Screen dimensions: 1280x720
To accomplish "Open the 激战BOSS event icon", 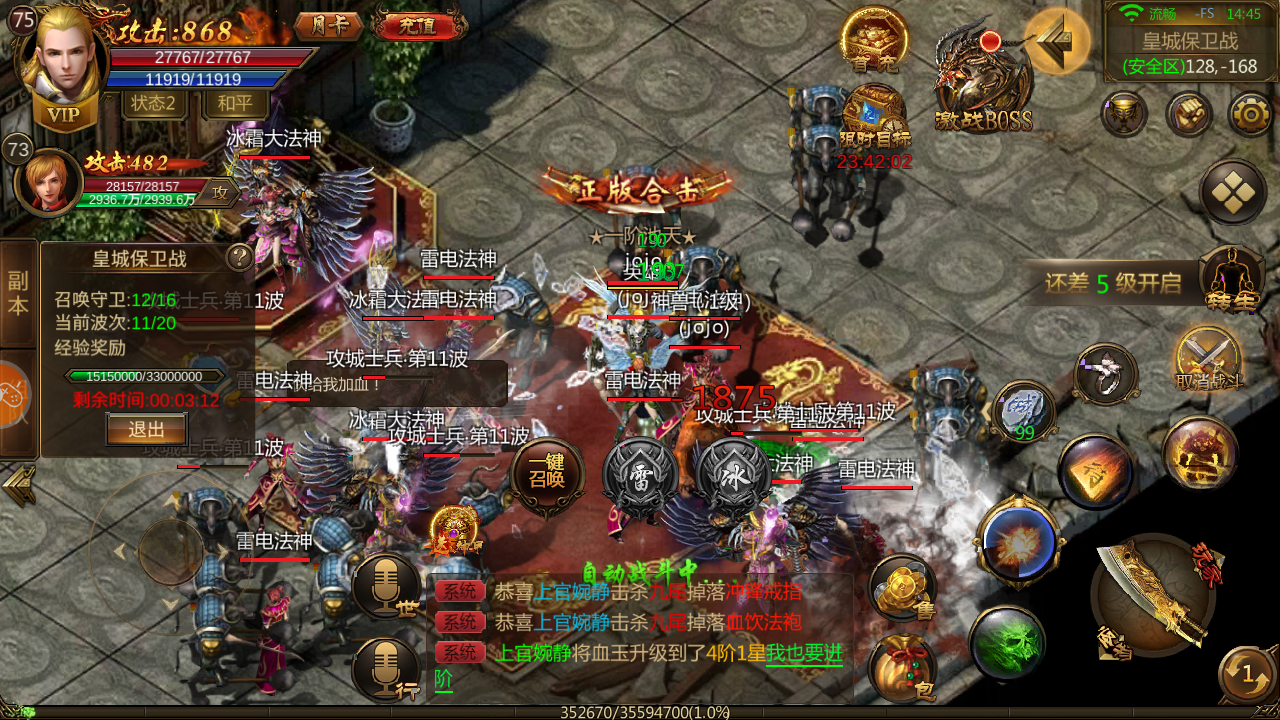I will 985,68.
